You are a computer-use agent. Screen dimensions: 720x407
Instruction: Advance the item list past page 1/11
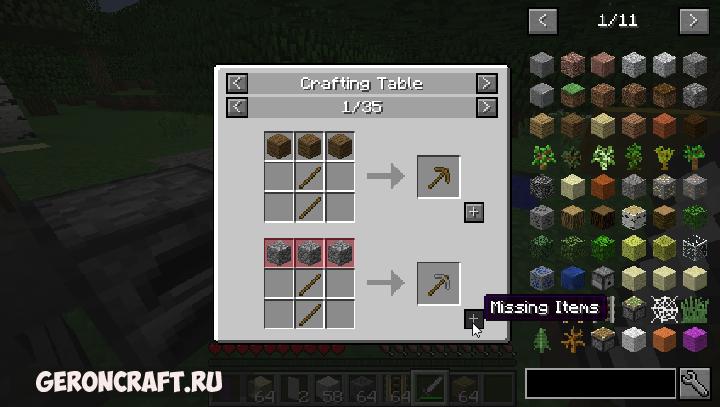[x=693, y=20]
